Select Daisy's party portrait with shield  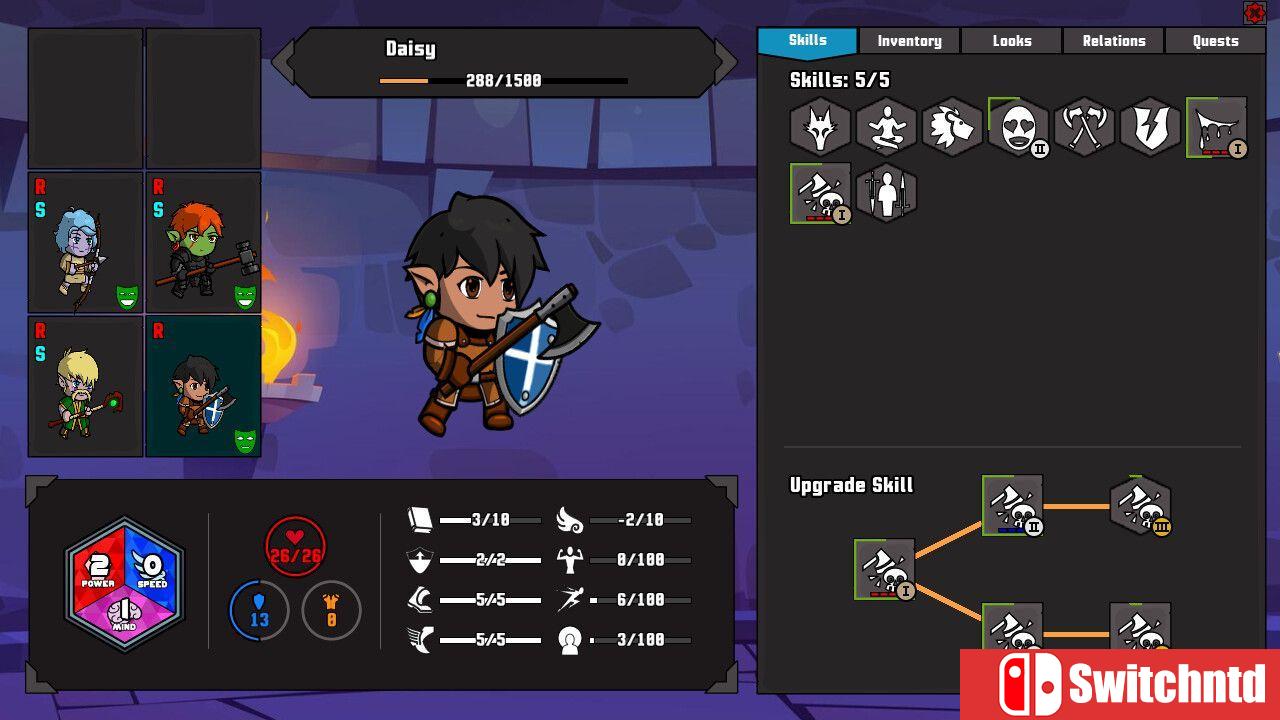click(204, 387)
